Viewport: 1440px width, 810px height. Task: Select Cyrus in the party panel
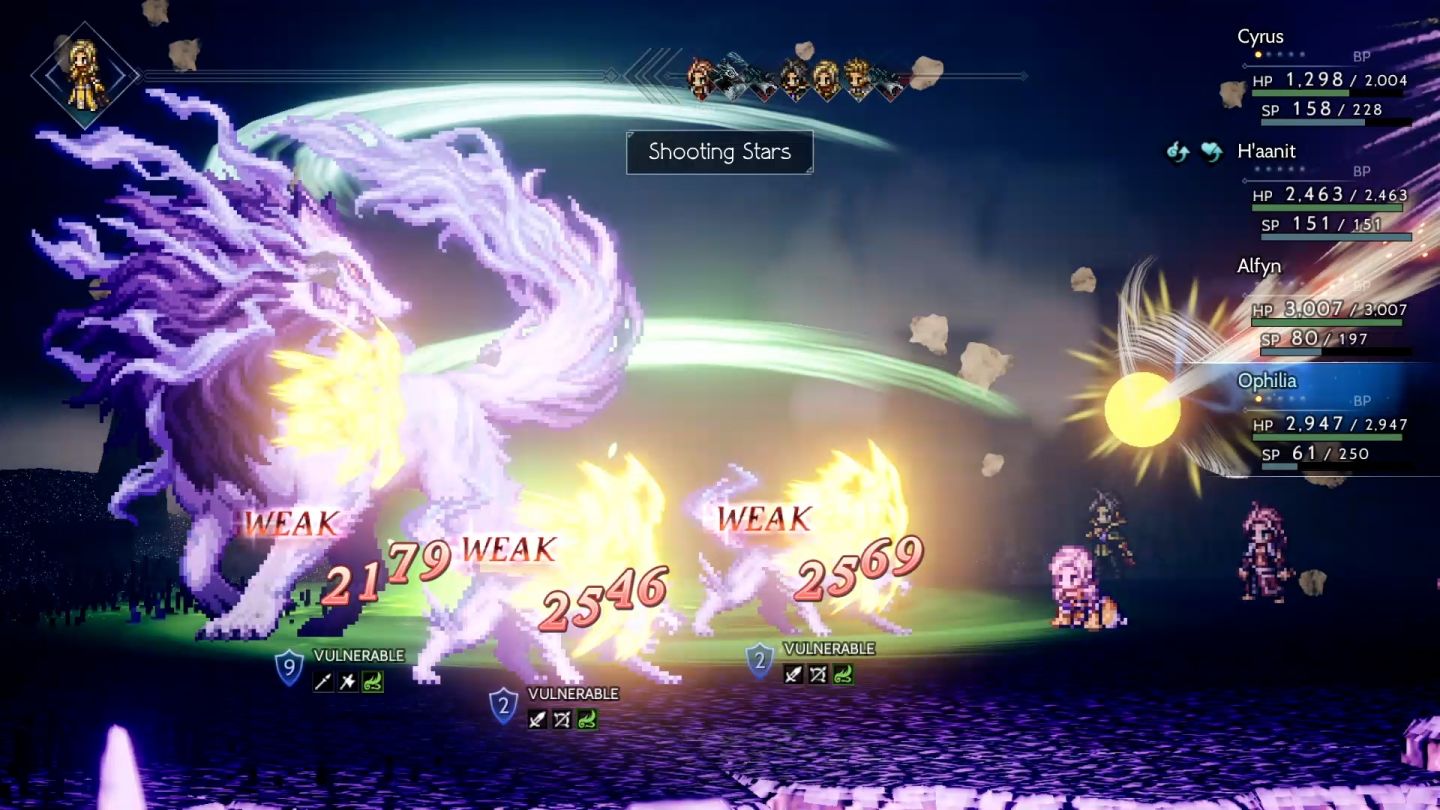1260,37
